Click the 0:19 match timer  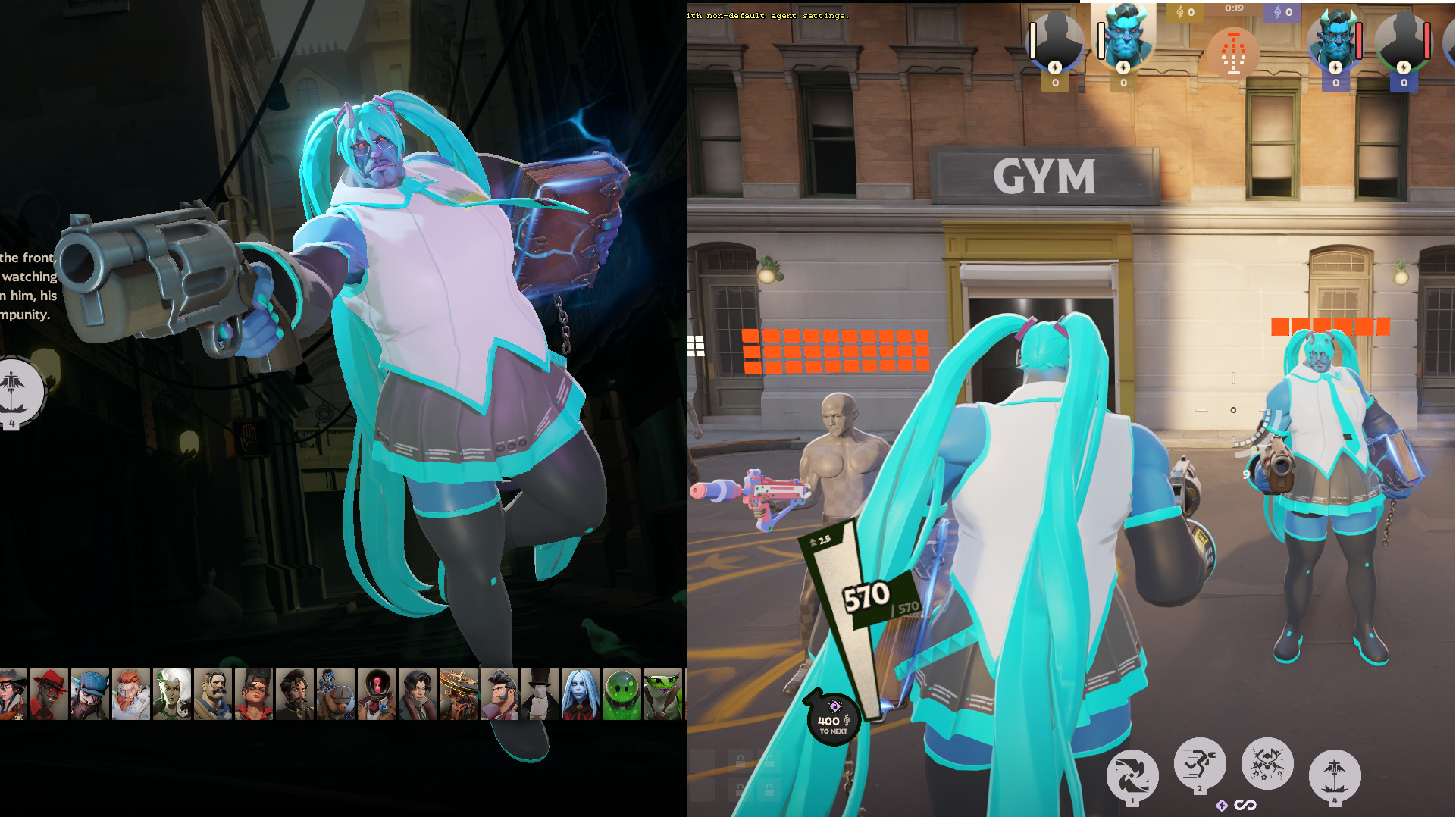1234,8
